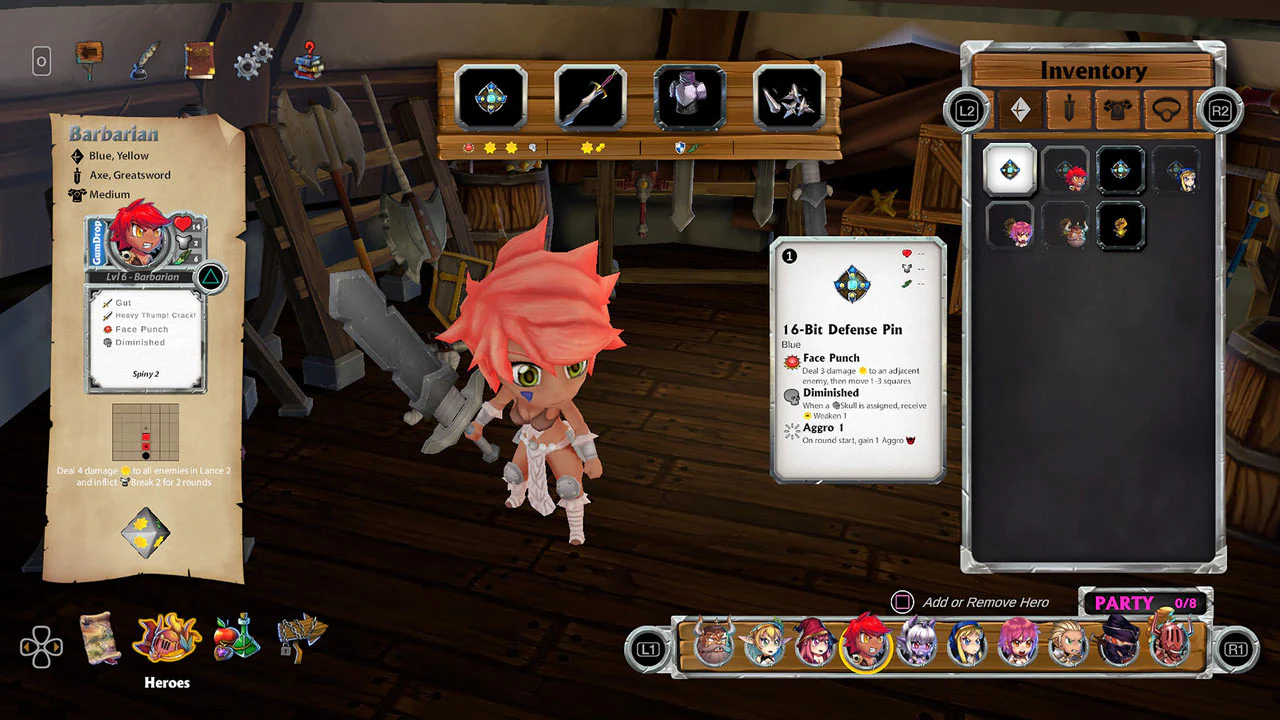Click the L2 shoulder button prompt beside Inventory tabs
1280x720 pixels.
965,110
